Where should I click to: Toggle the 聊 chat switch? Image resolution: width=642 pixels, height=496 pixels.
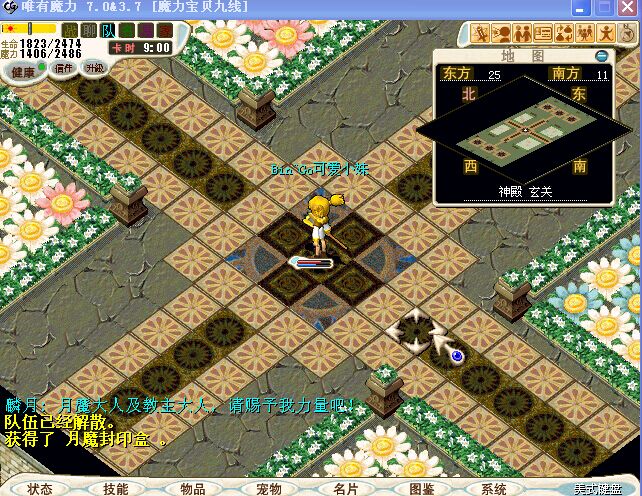89,30
